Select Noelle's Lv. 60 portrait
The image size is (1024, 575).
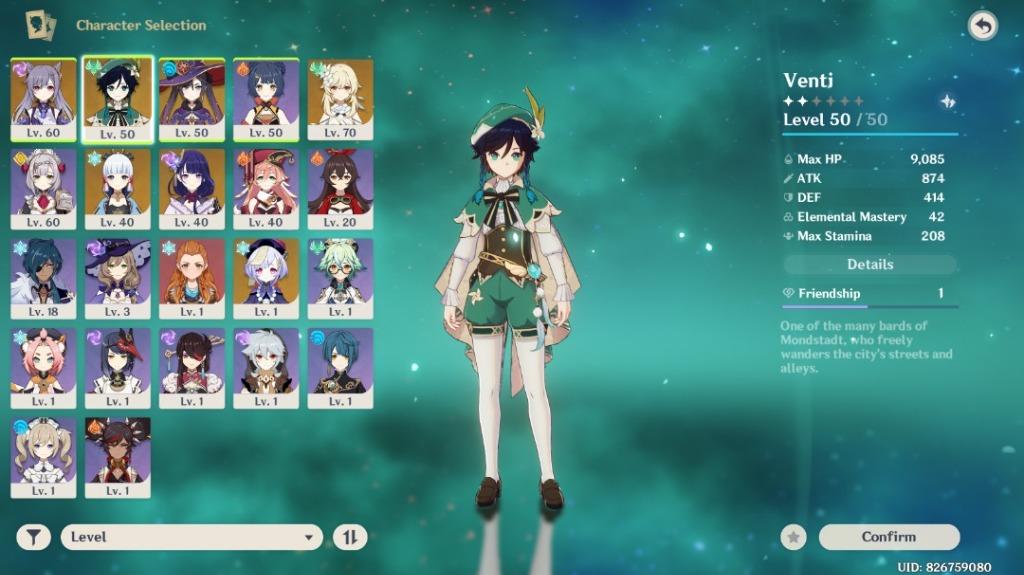[x=44, y=186]
